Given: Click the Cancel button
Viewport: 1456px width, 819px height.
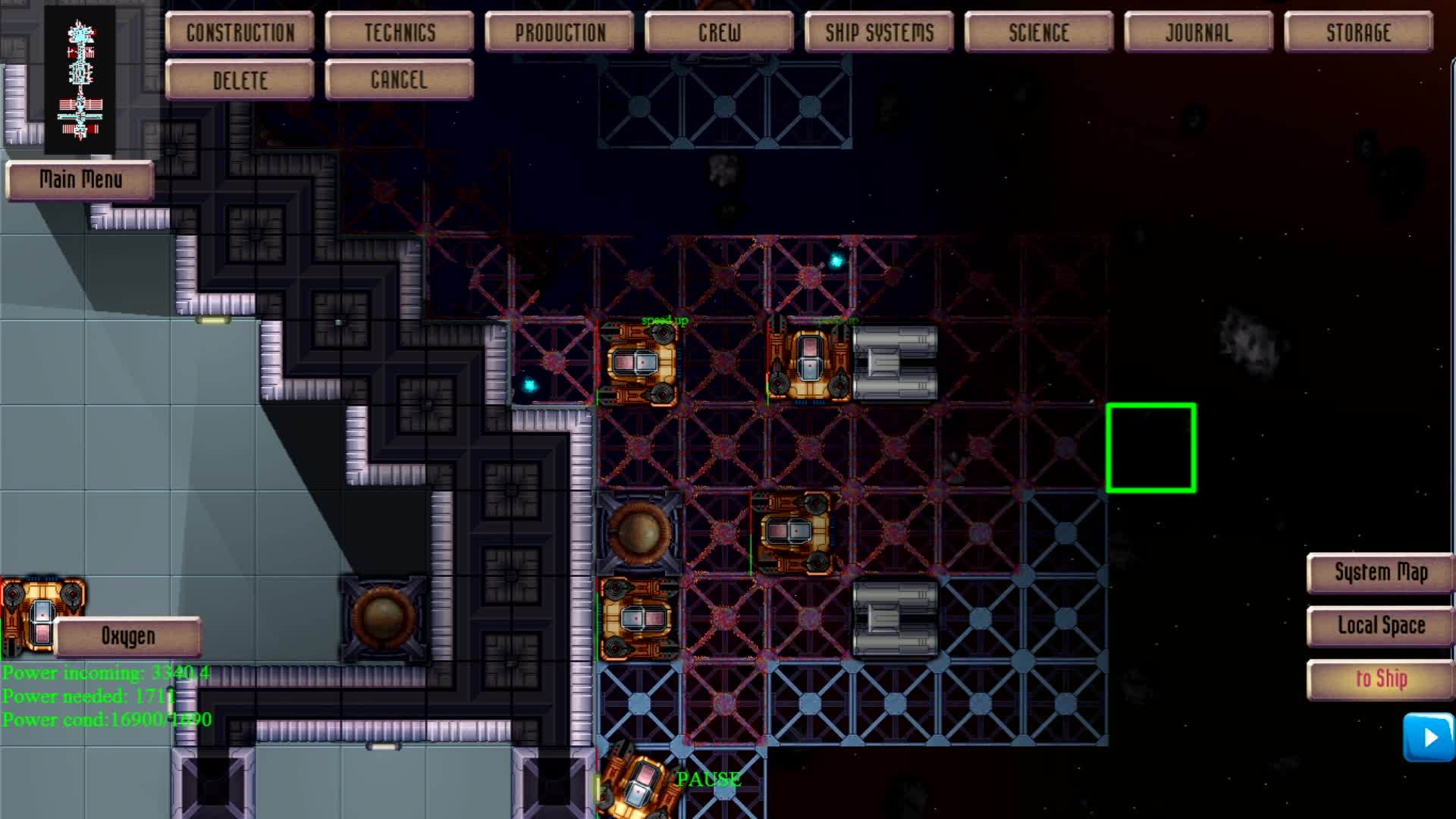Looking at the screenshot, I should (400, 79).
